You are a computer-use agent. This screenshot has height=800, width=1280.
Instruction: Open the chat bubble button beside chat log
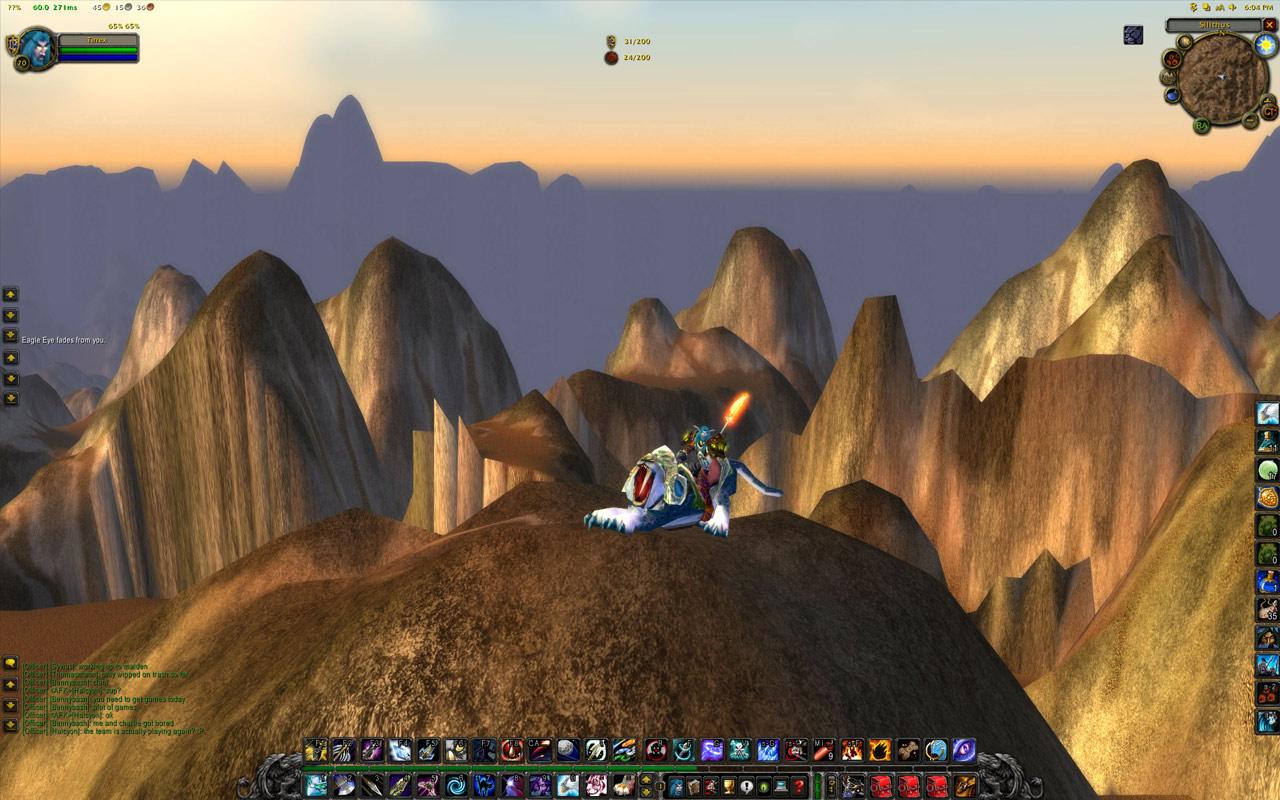coord(10,662)
